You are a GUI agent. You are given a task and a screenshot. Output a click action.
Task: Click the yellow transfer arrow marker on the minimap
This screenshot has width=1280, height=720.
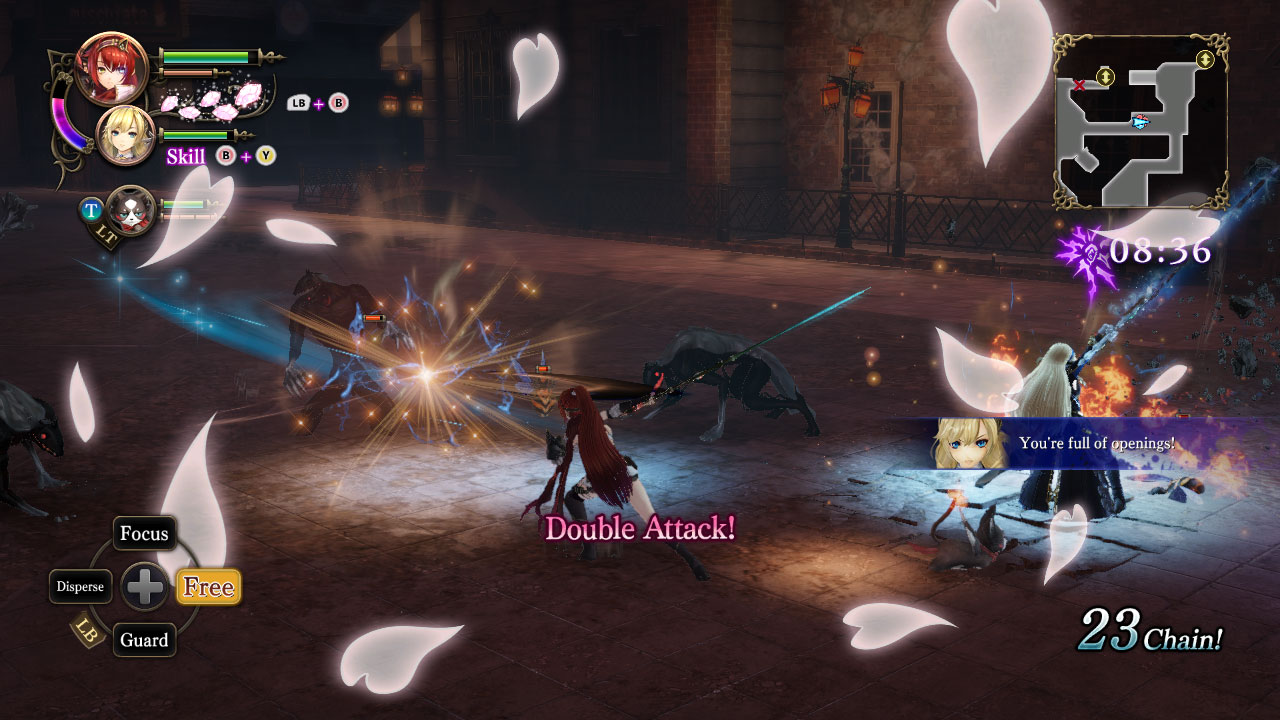tap(1104, 78)
